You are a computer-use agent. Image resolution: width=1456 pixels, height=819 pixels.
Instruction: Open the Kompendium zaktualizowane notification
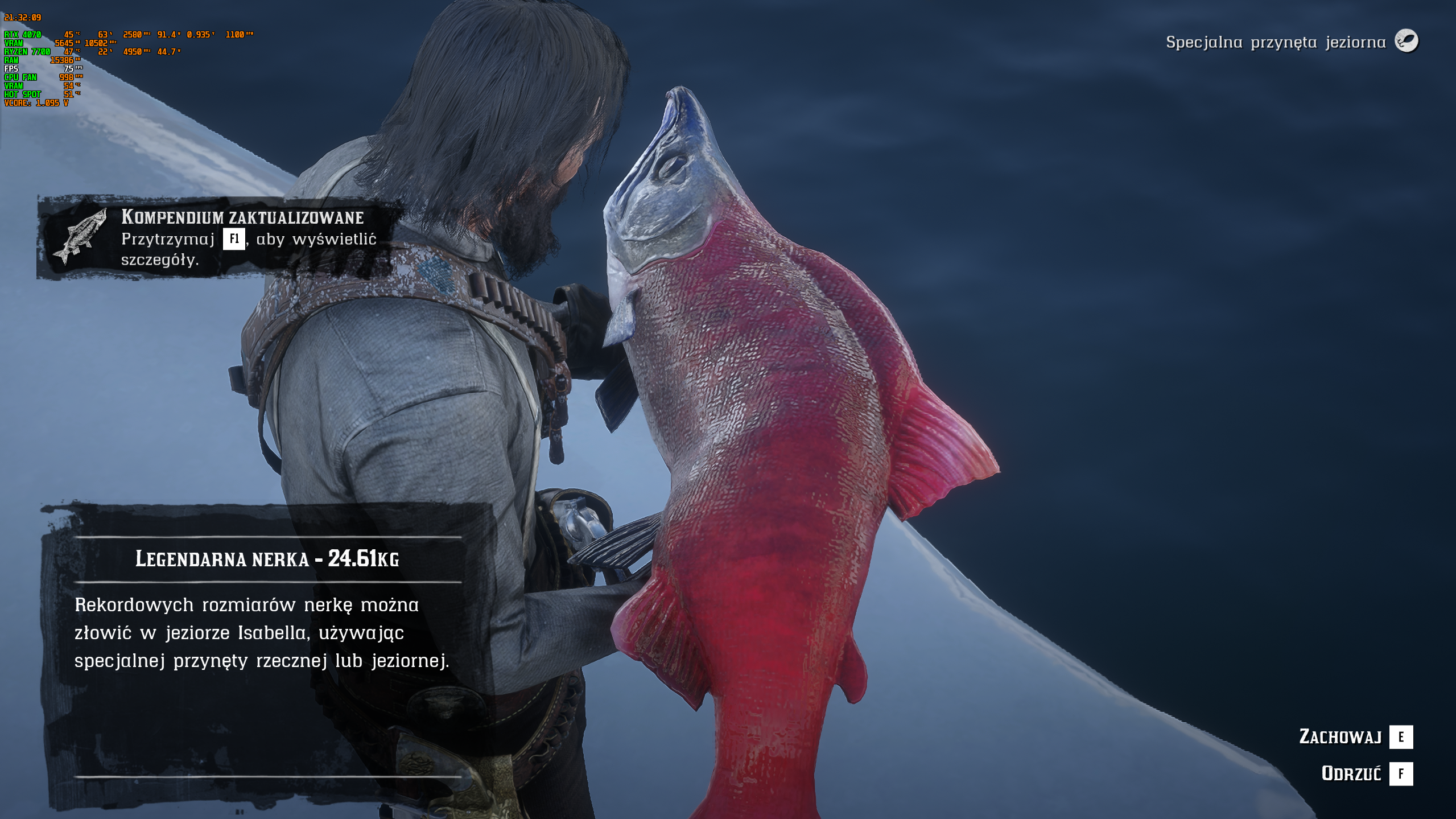(x=219, y=238)
